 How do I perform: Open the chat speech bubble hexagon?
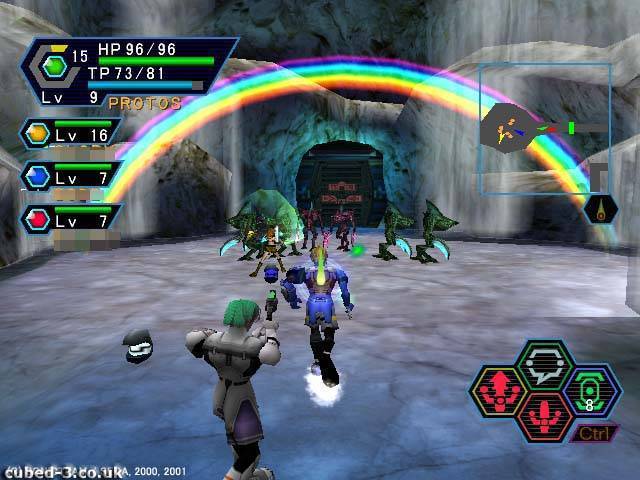(546, 365)
